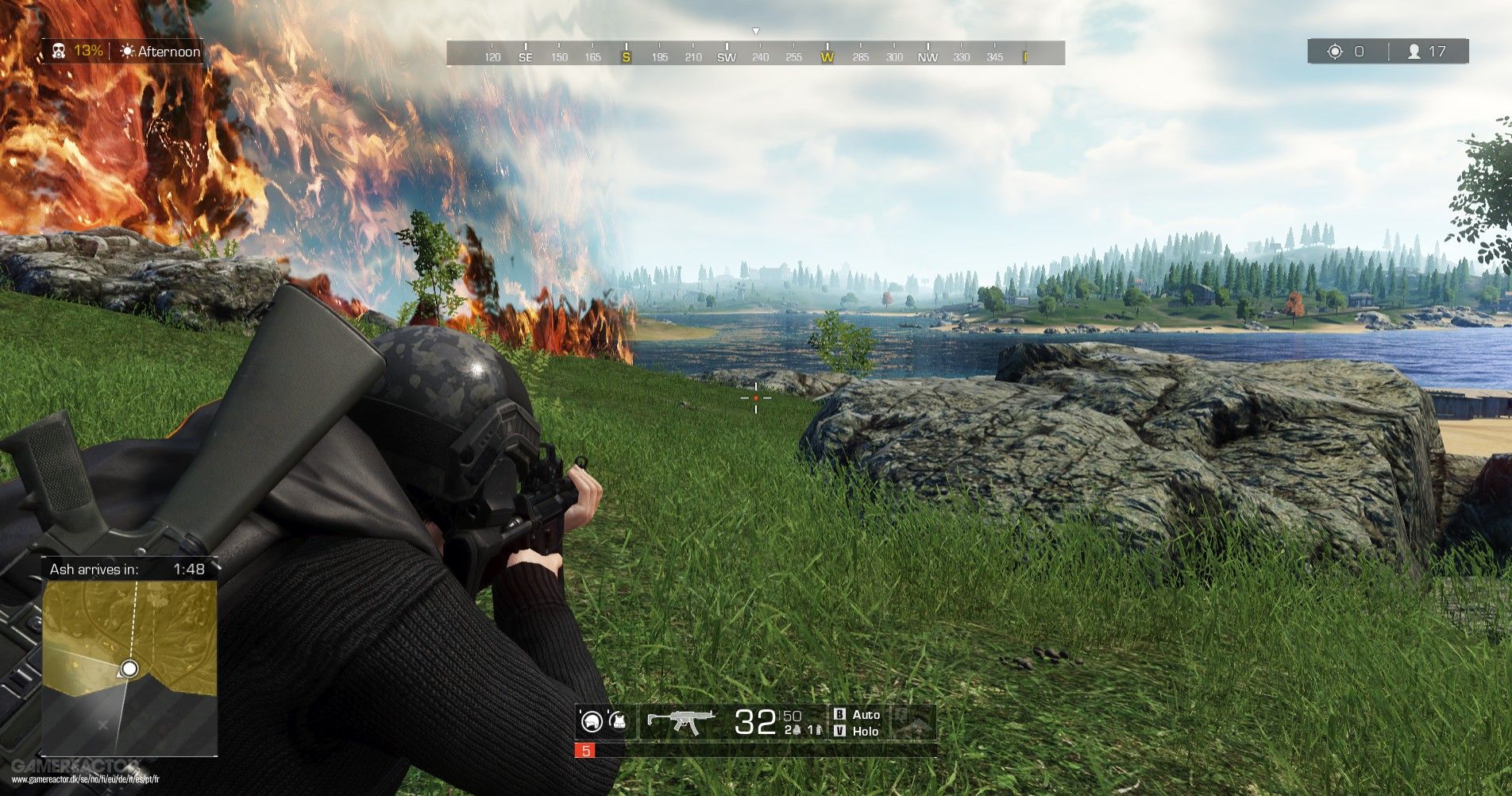
Task: Expand the unequipped attachment slot
Action: point(912,722)
